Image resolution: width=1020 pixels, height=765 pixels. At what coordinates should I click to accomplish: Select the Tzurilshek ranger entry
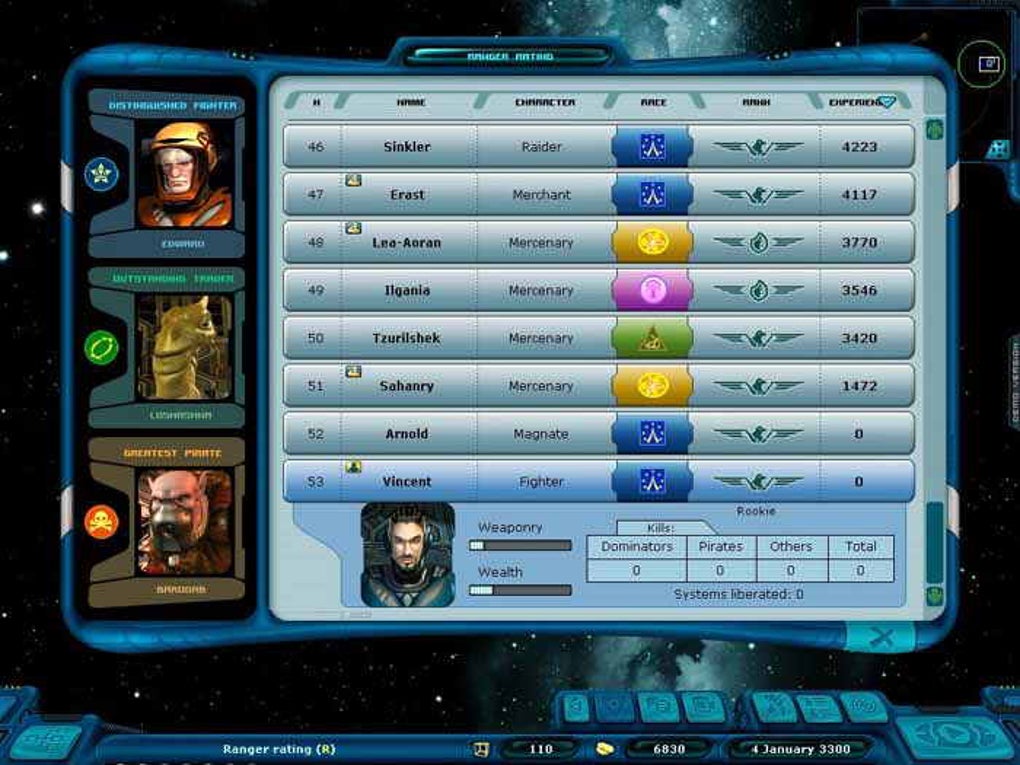click(x=407, y=339)
